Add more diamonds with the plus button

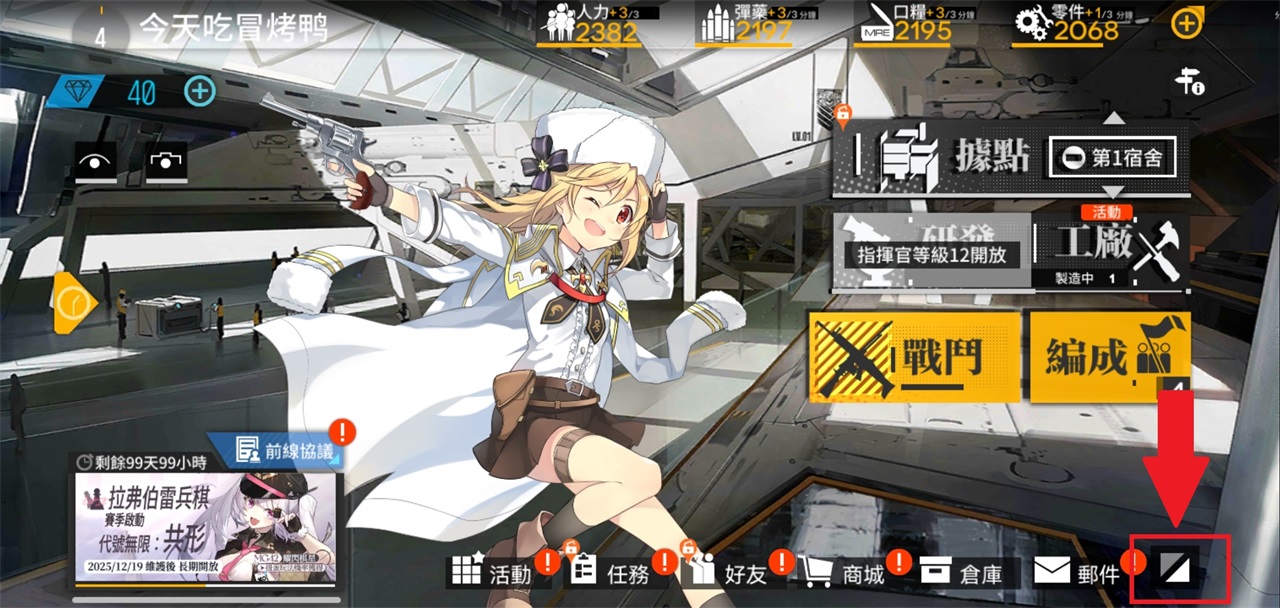click(x=200, y=92)
